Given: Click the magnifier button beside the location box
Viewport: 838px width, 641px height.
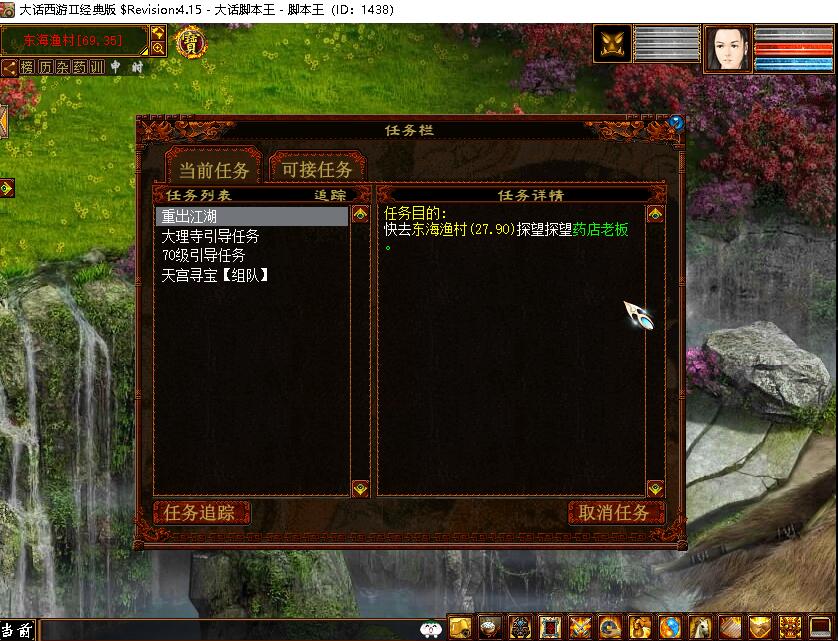Looking at the screenshot, I should pos(158,47).
